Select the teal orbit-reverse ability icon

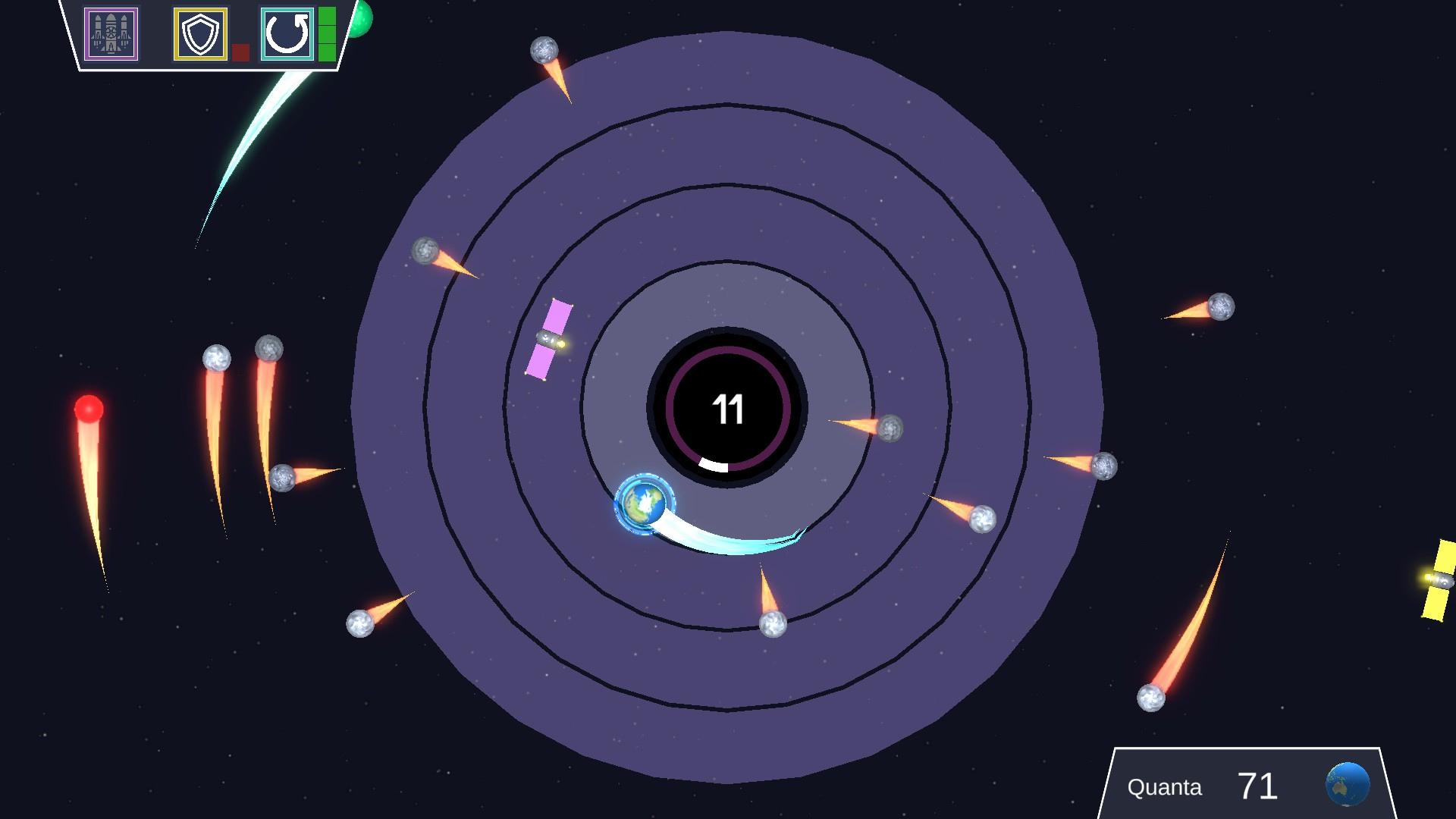click(287, 35)
